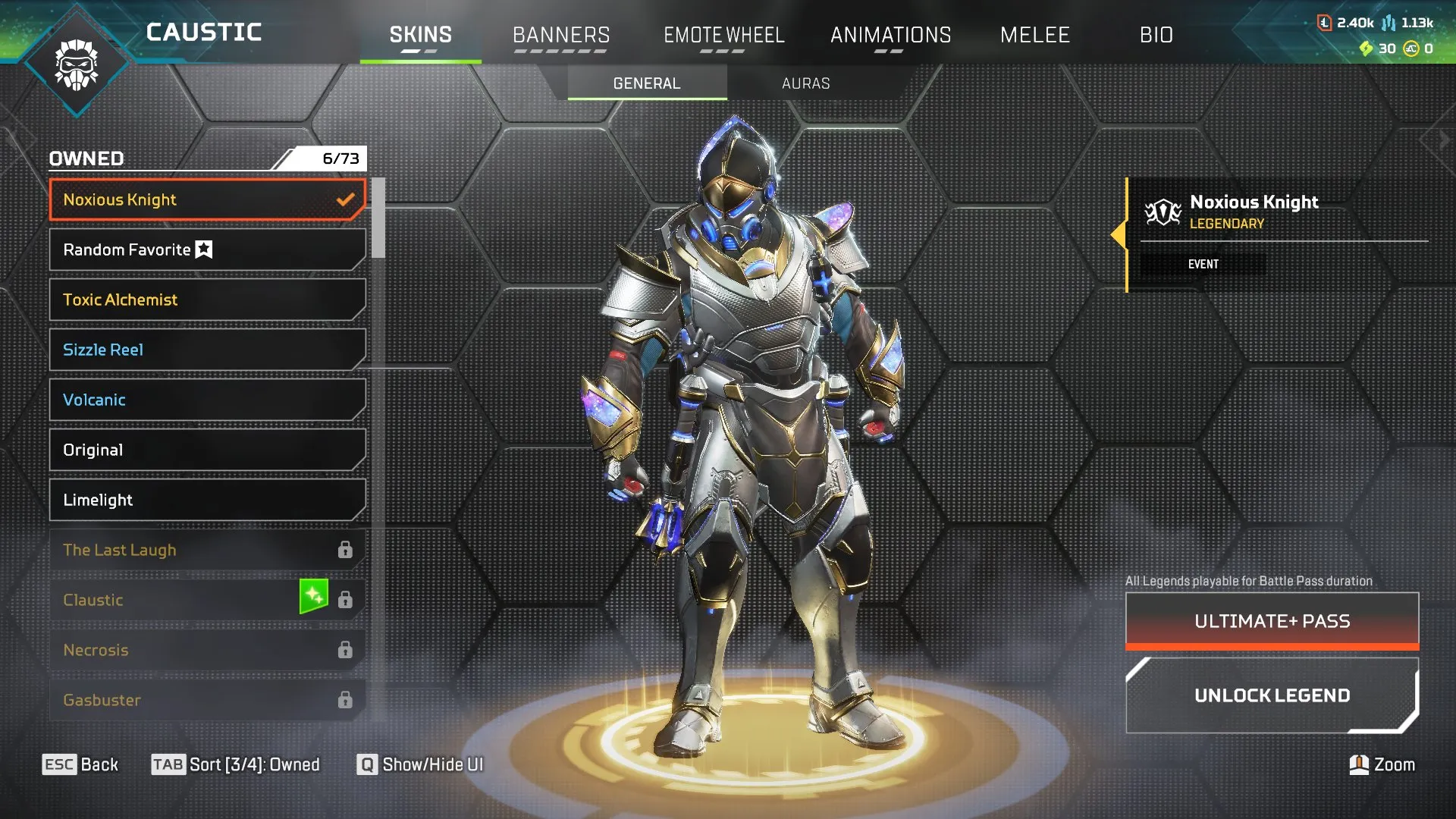Switch to the AURAS tab

[806, 83]
